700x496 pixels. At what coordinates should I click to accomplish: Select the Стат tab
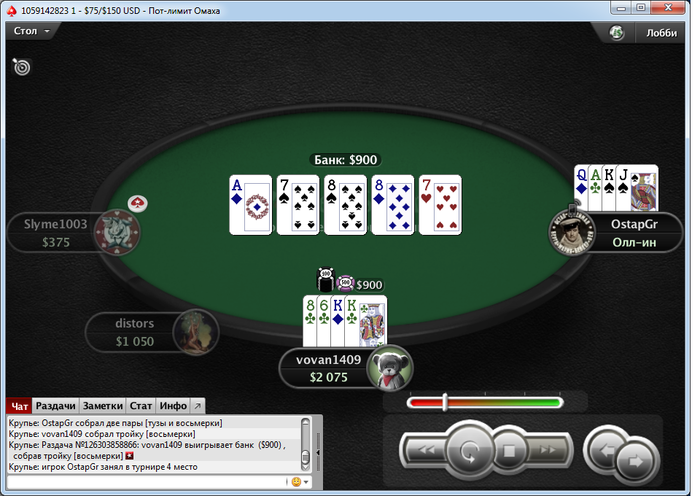[x=141, y=405]
